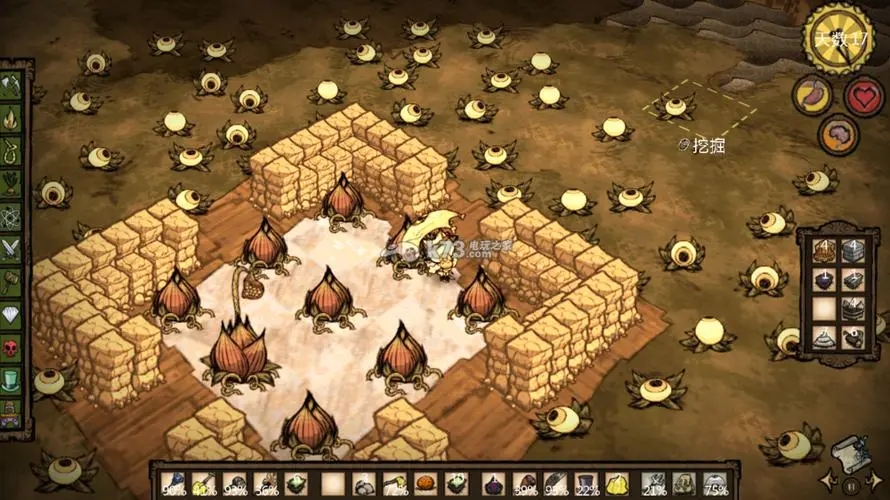
Task: Select the 36% durability inventory item
Action: tap(266, 484)
